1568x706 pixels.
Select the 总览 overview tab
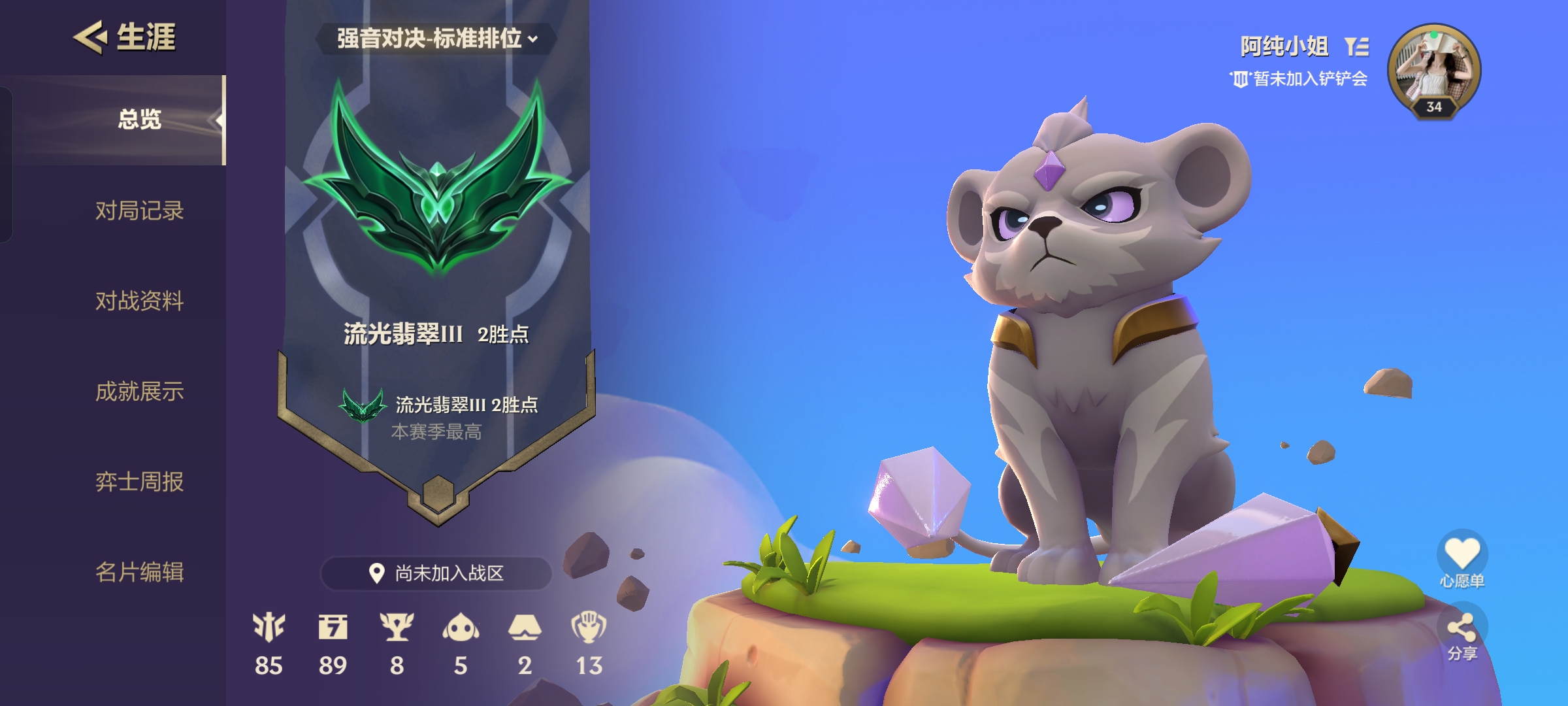coord(139,120)
